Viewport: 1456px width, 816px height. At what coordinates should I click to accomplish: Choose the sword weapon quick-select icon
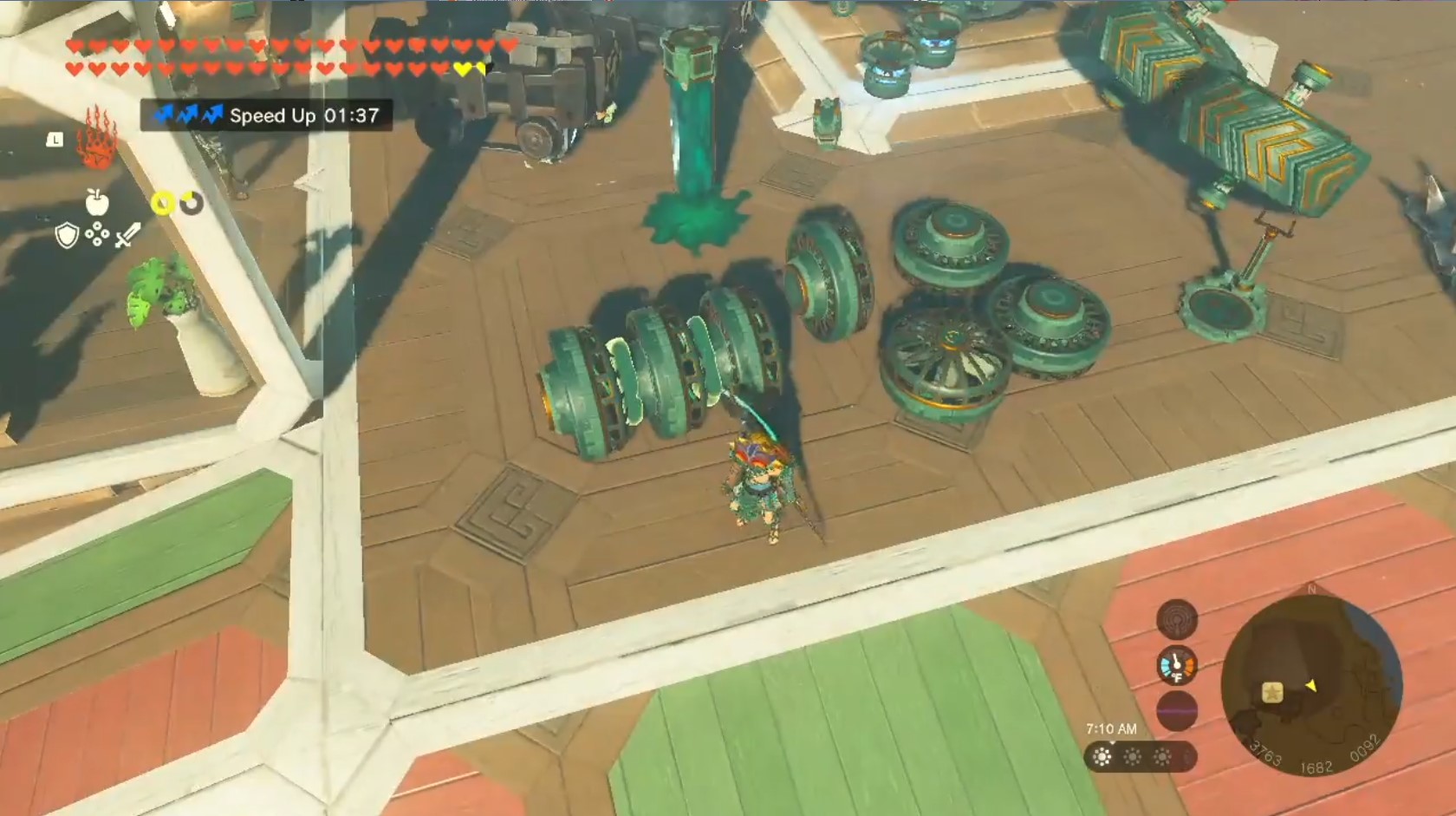pyautogui.click(x=127, y=234)
